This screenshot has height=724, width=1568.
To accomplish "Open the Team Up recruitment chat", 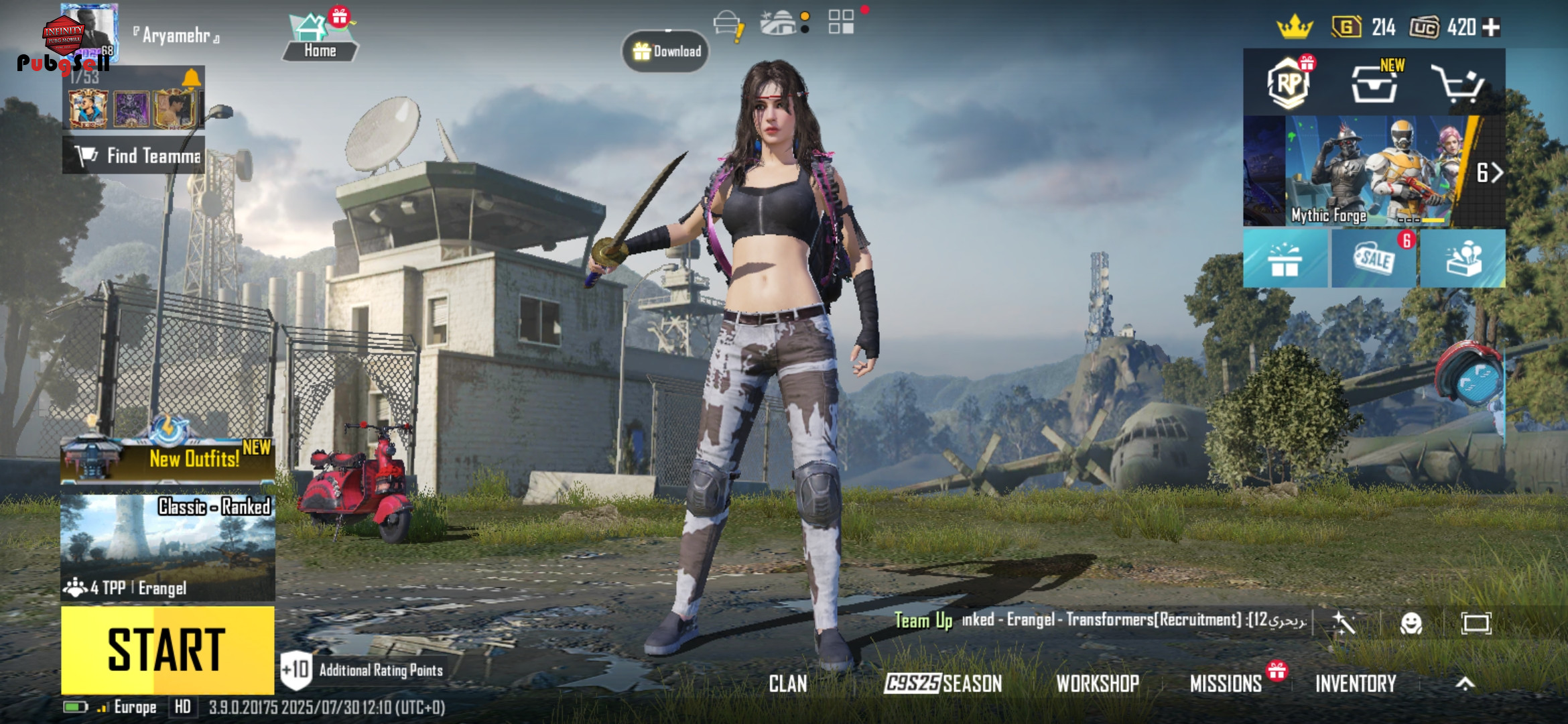I will 1099,620.
